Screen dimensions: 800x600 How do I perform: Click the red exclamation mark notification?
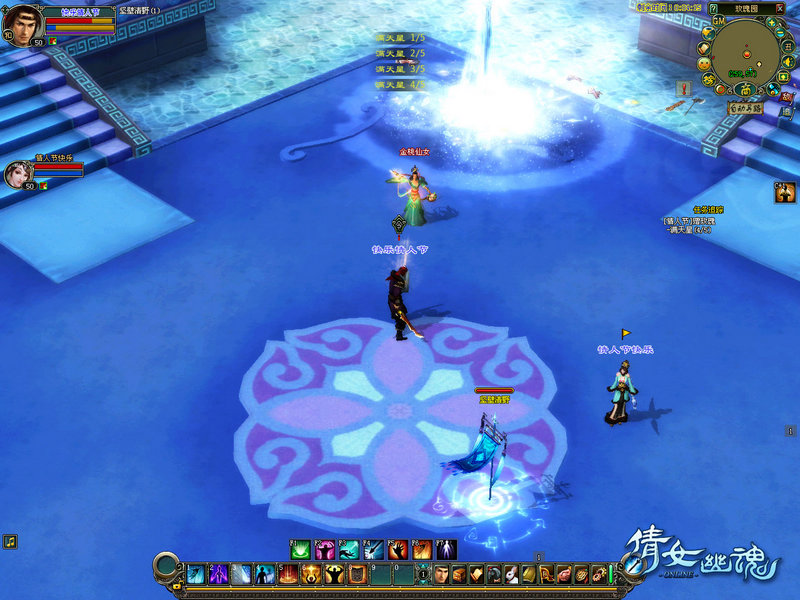685,88
